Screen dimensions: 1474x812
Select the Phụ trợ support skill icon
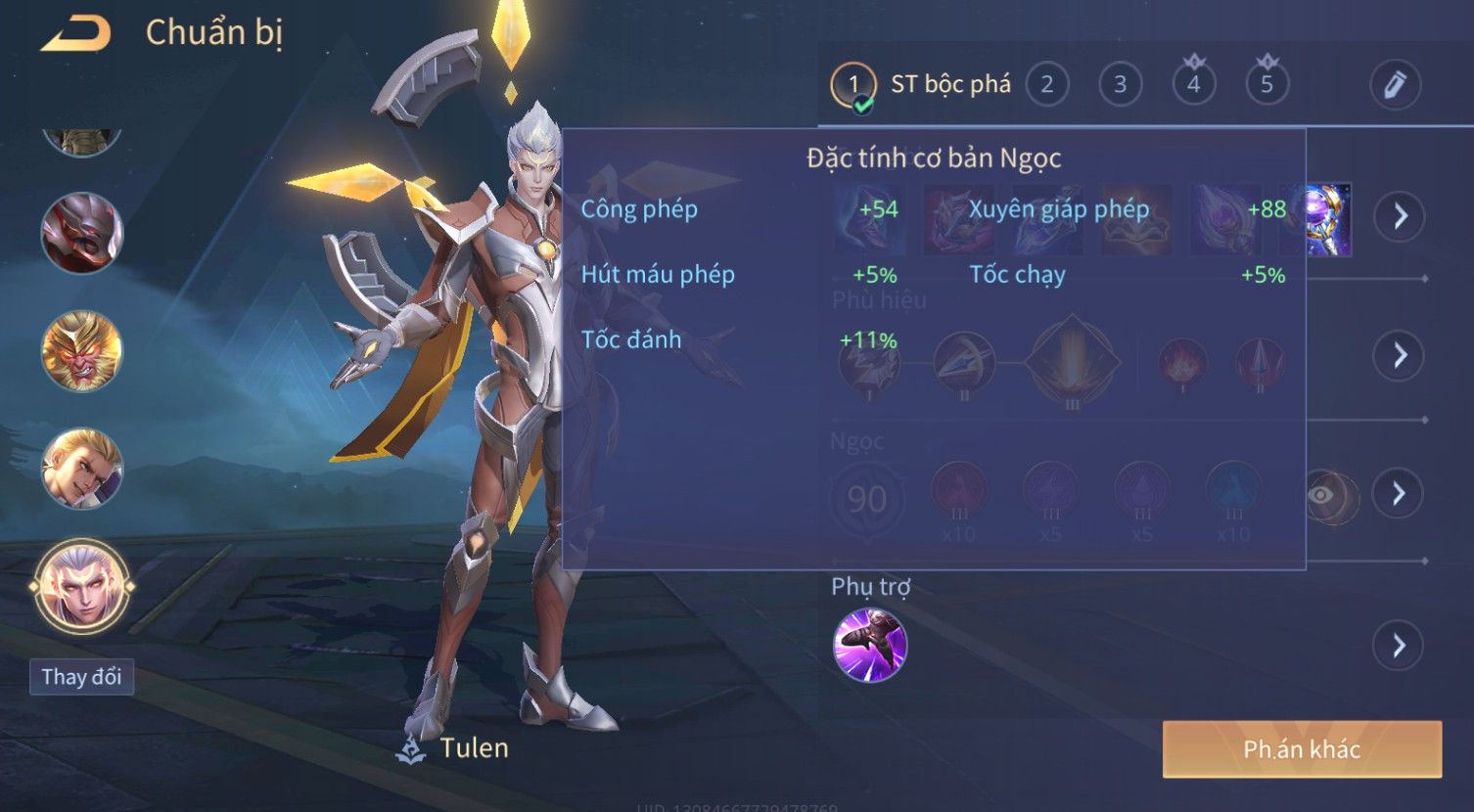[869, 645]
